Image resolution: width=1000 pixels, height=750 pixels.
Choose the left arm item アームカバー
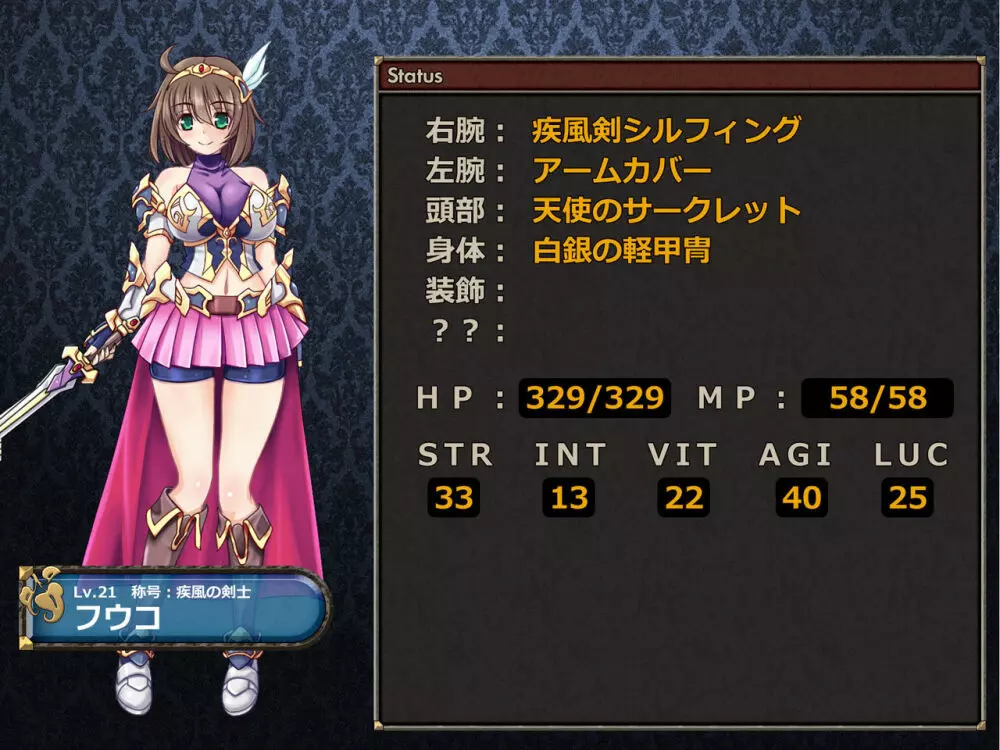(x=622, y=170)
